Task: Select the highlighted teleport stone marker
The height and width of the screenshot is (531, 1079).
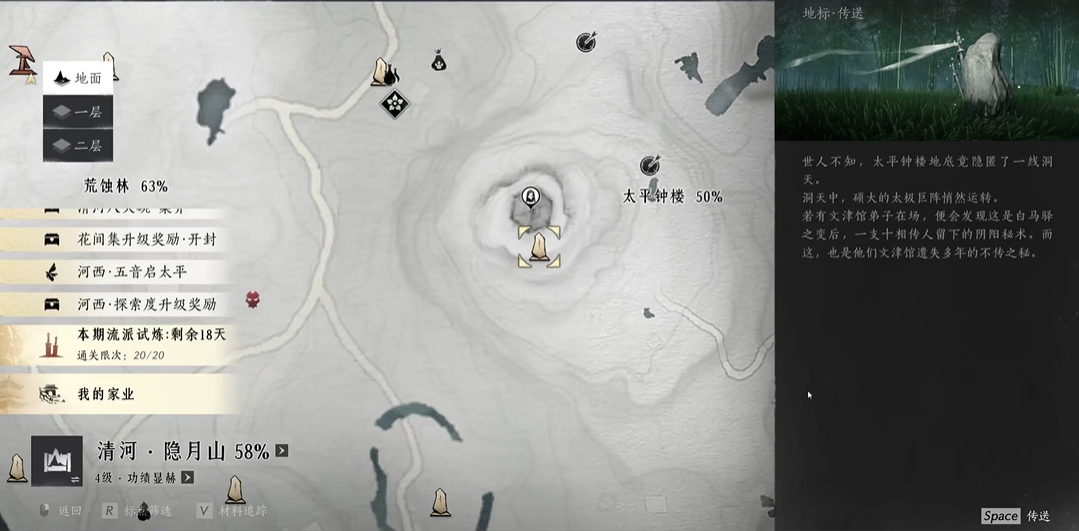Action: (x=538, y=247)
